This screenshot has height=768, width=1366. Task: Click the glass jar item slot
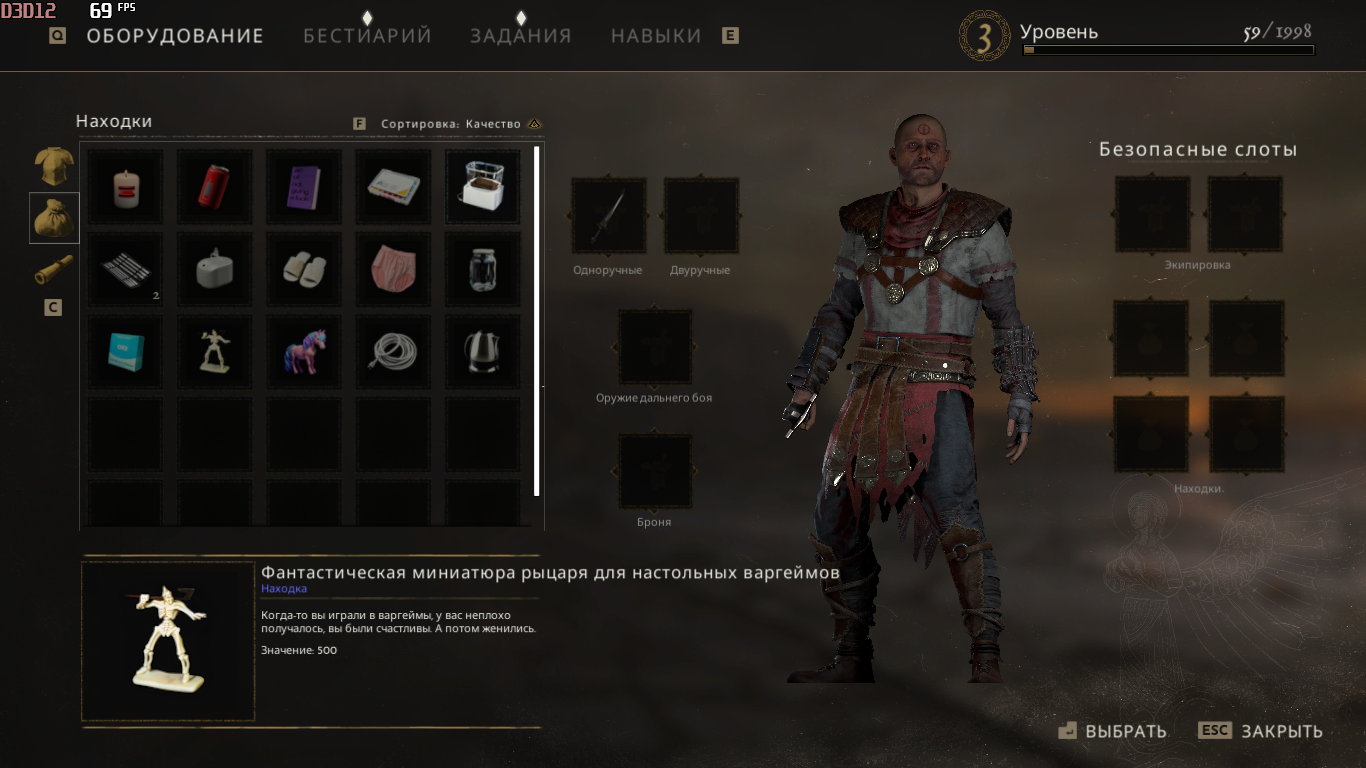pyautogui.click(x=482, y=270)
